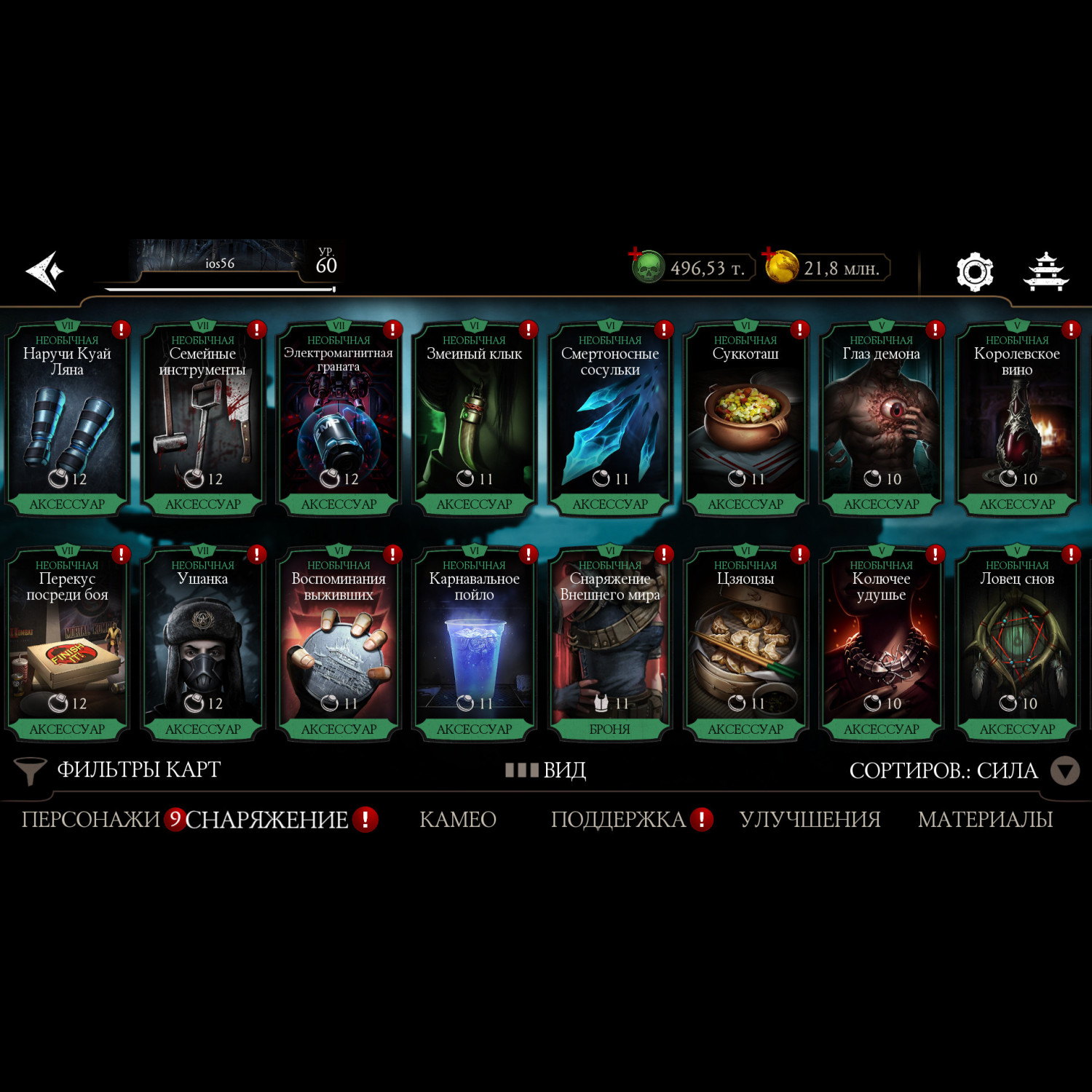Select the Змеиный клык card
This screenshot has width=1092, height=1092.
click(474, 419)
